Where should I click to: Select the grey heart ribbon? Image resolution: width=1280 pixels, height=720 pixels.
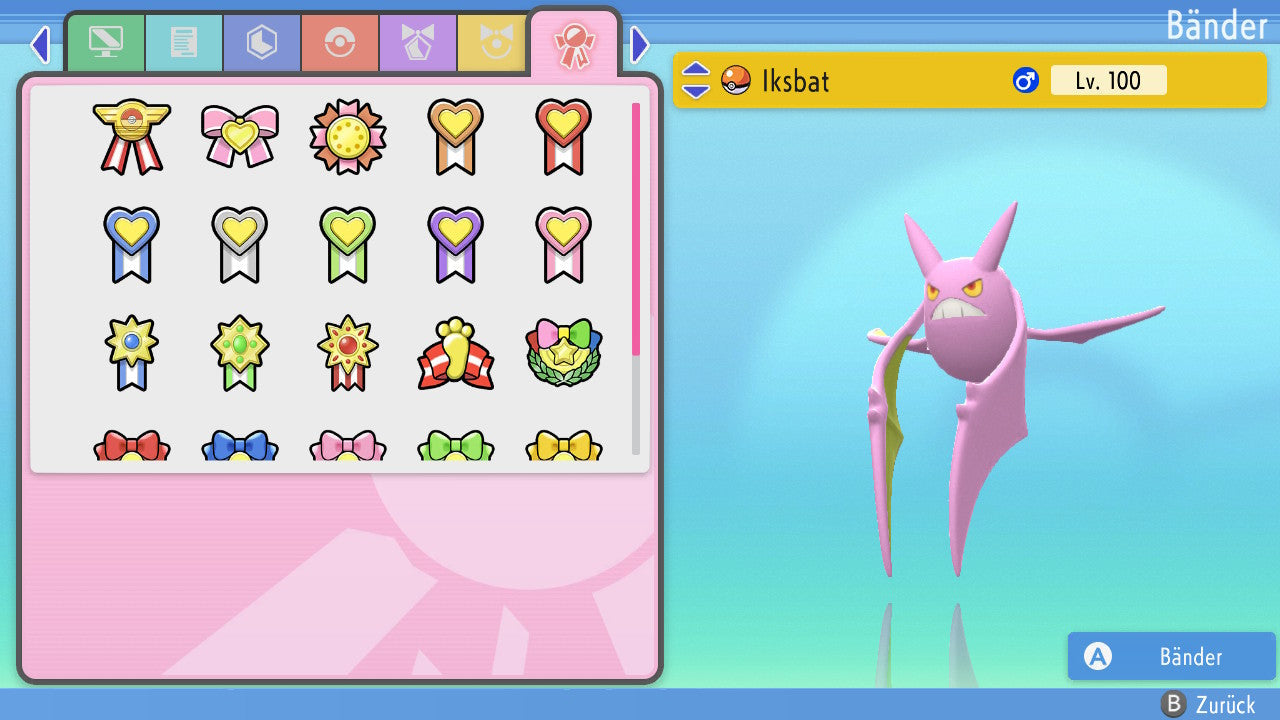click(x=240, y=244)
